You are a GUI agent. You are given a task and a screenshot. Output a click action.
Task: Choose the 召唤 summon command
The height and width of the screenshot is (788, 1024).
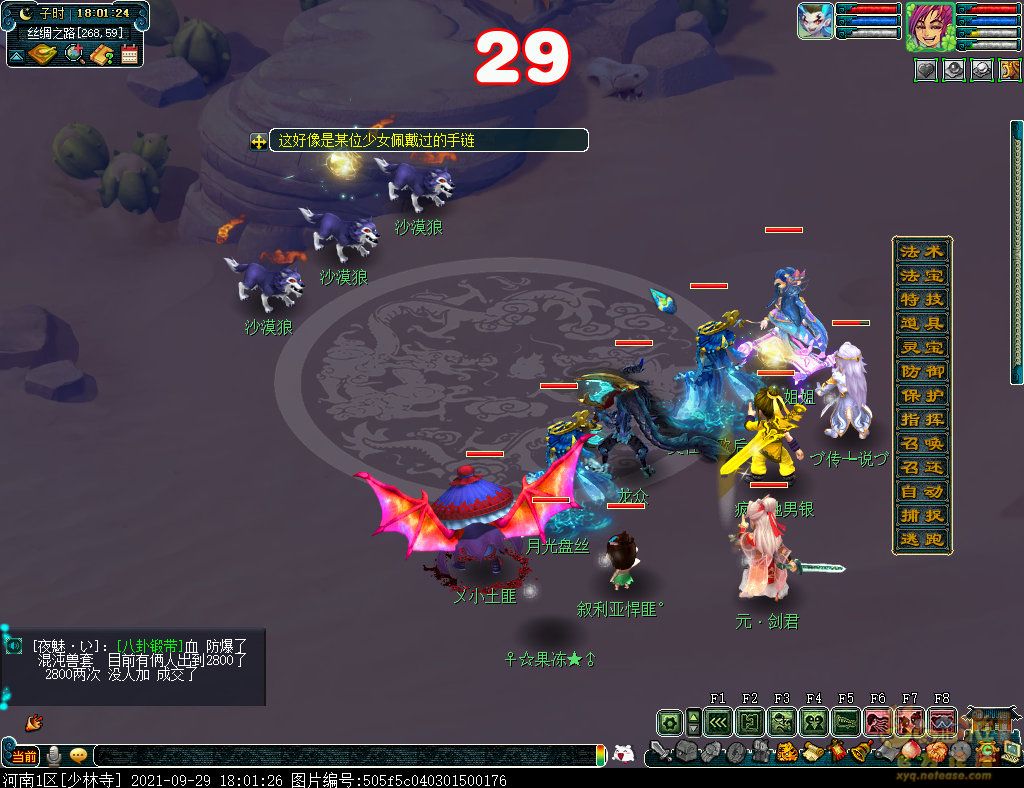click(x=921, y=443)
